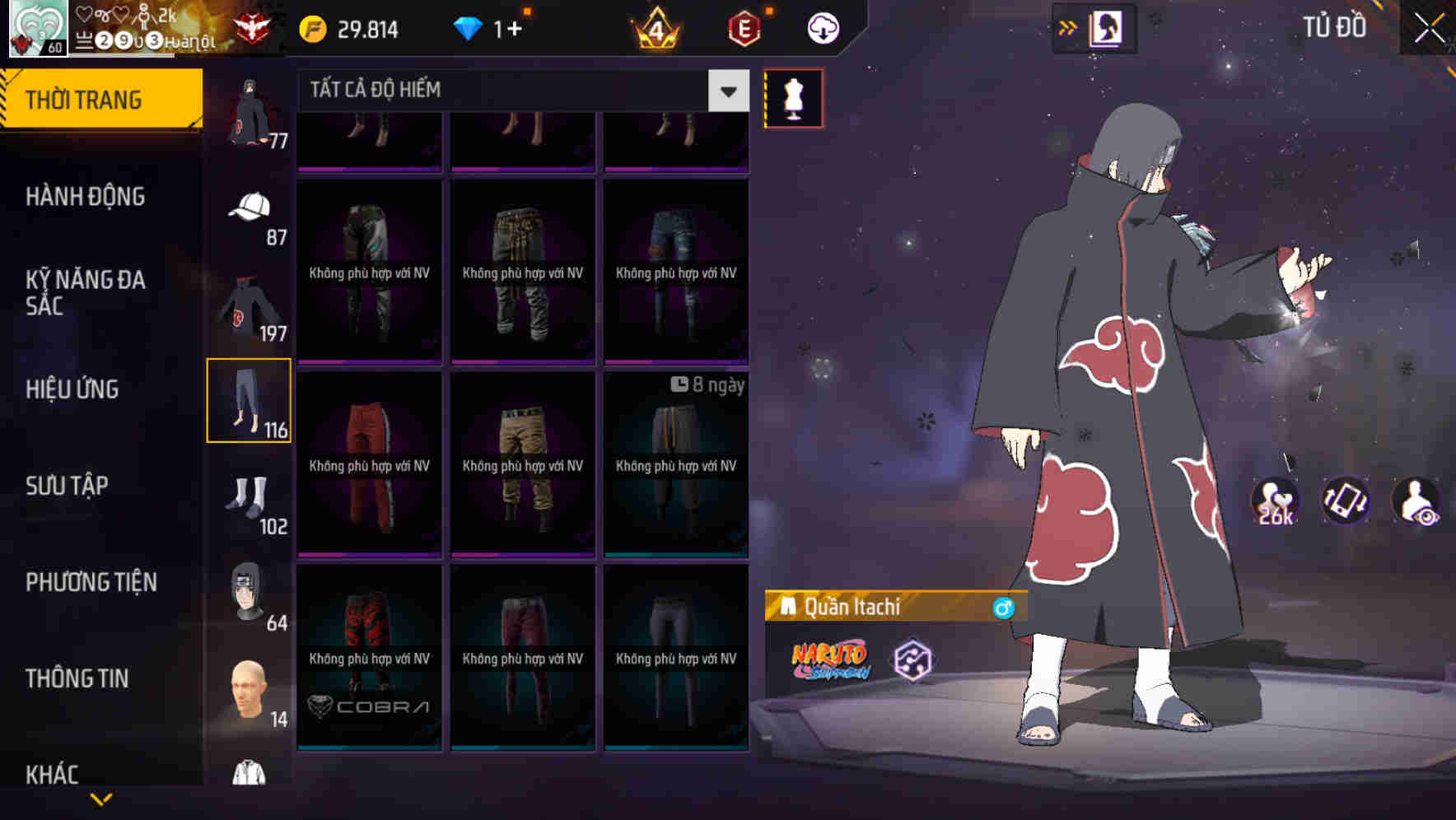Collapse the left menu with the bottom chevron
The image size is (1456, 820).
pos(101,799)
